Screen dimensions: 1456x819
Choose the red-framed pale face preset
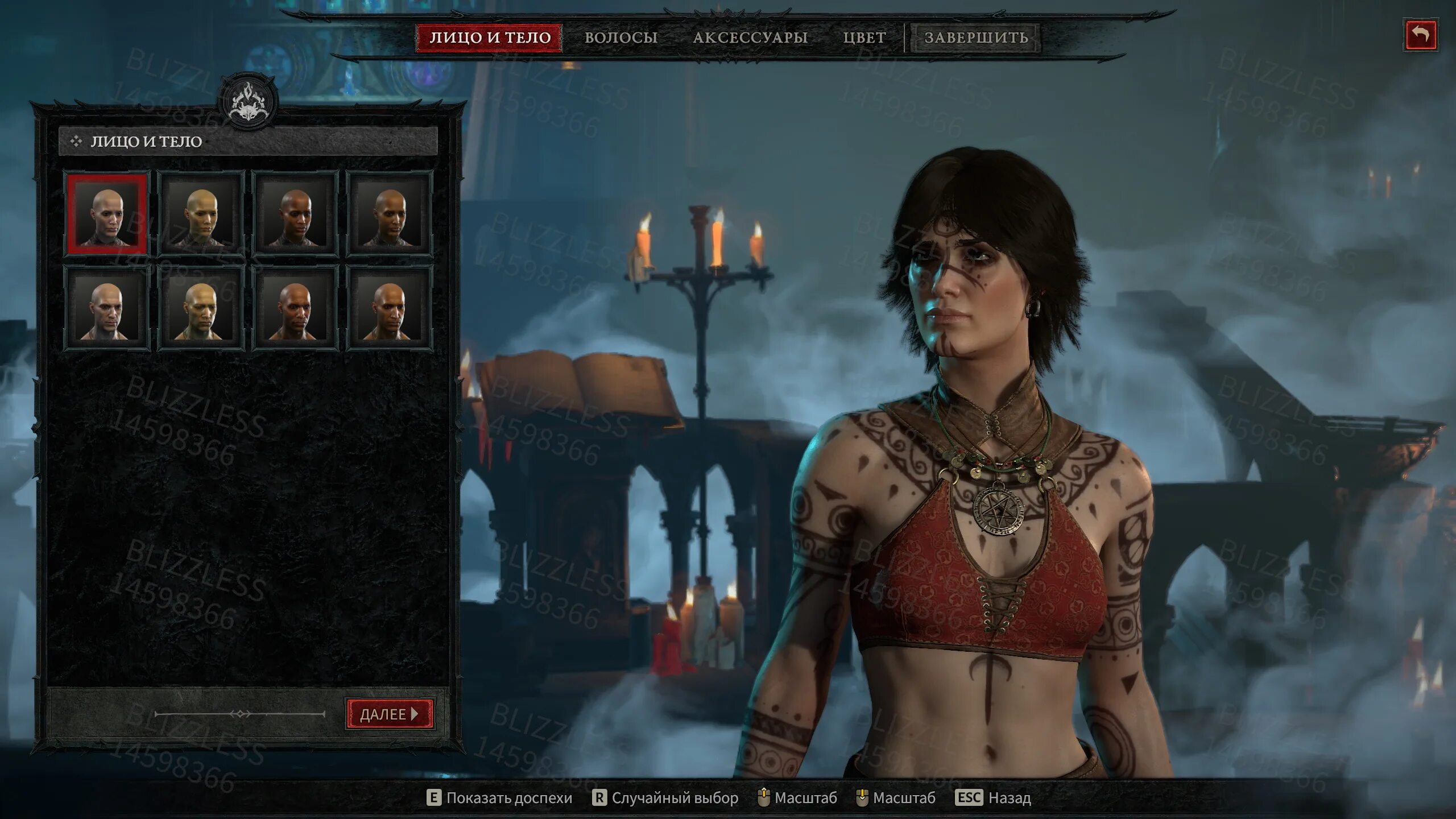click(107, 214)
